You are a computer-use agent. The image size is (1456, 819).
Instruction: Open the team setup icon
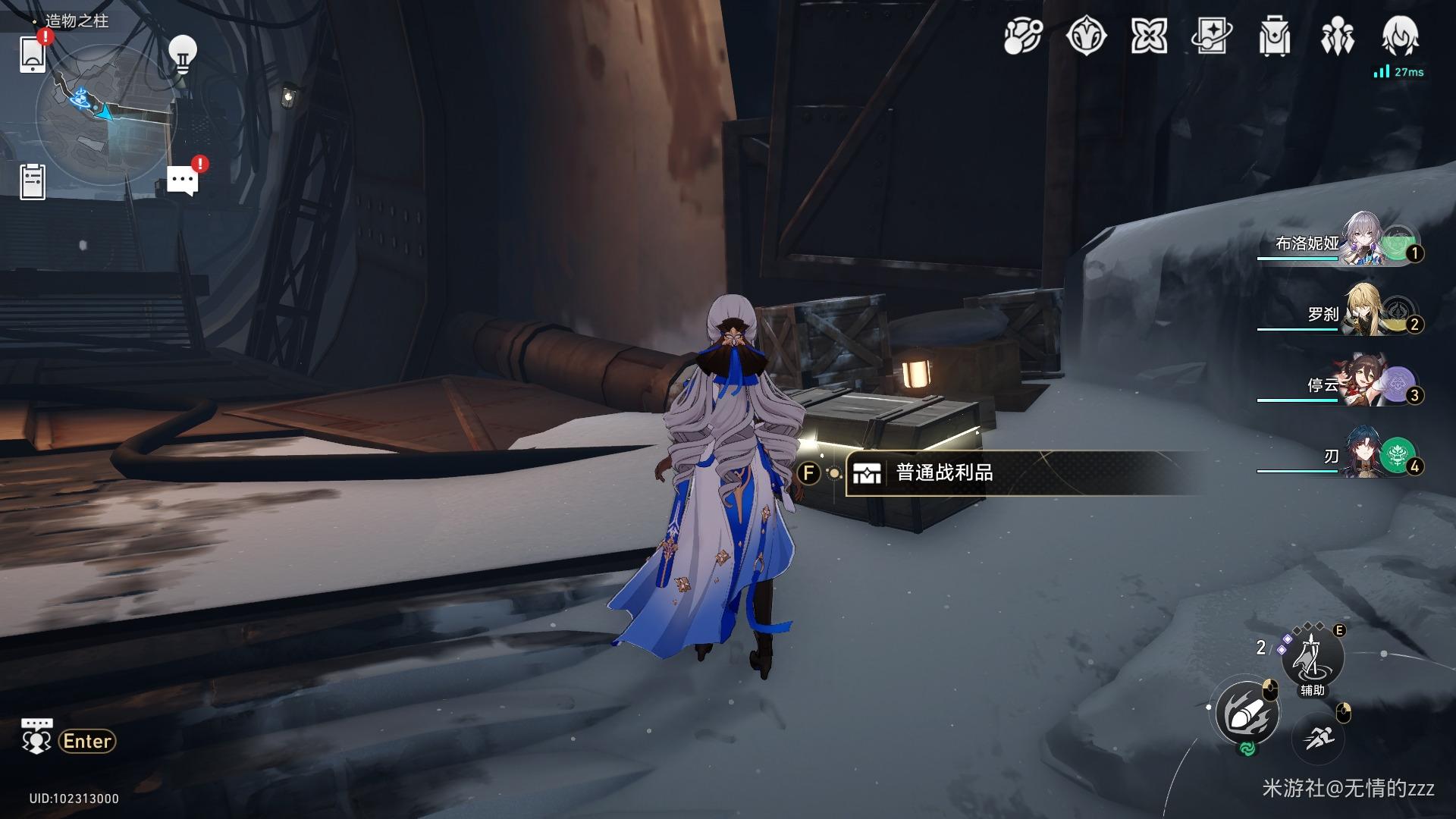(1337, 36)
